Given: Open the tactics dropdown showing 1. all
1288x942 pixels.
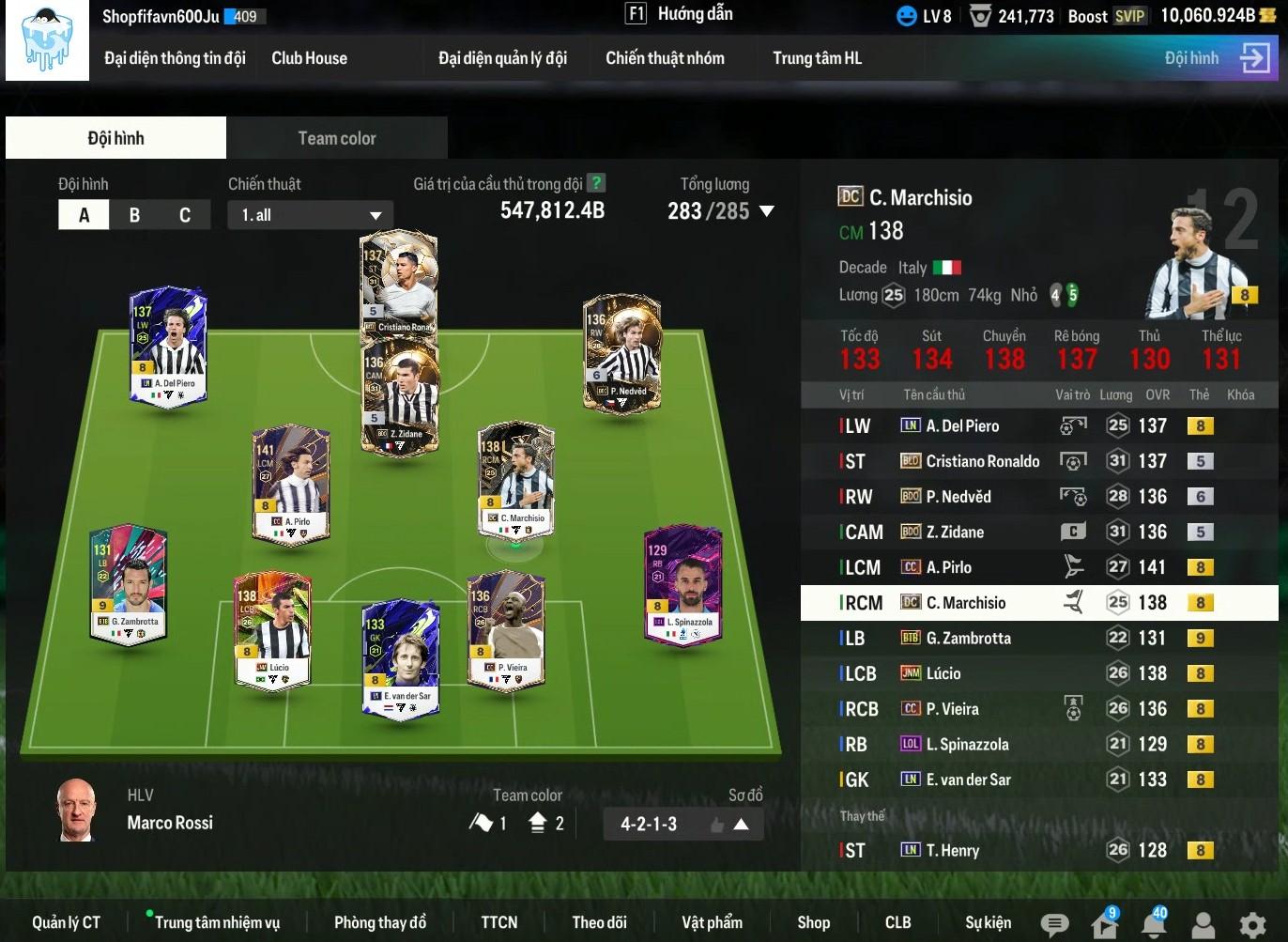Looking at the screenshot, I should tap(310, 215).
